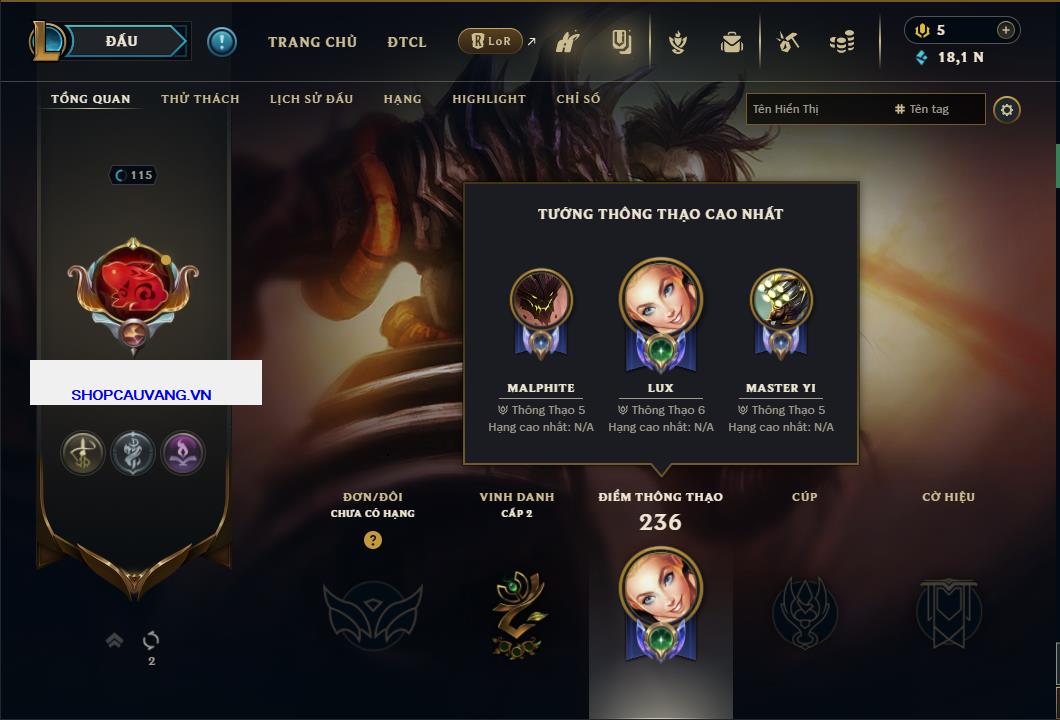The height and width of the screenshot is (720, 1060).
Task: Go to TRANG CHỦ home page
Action: [312, 42]
